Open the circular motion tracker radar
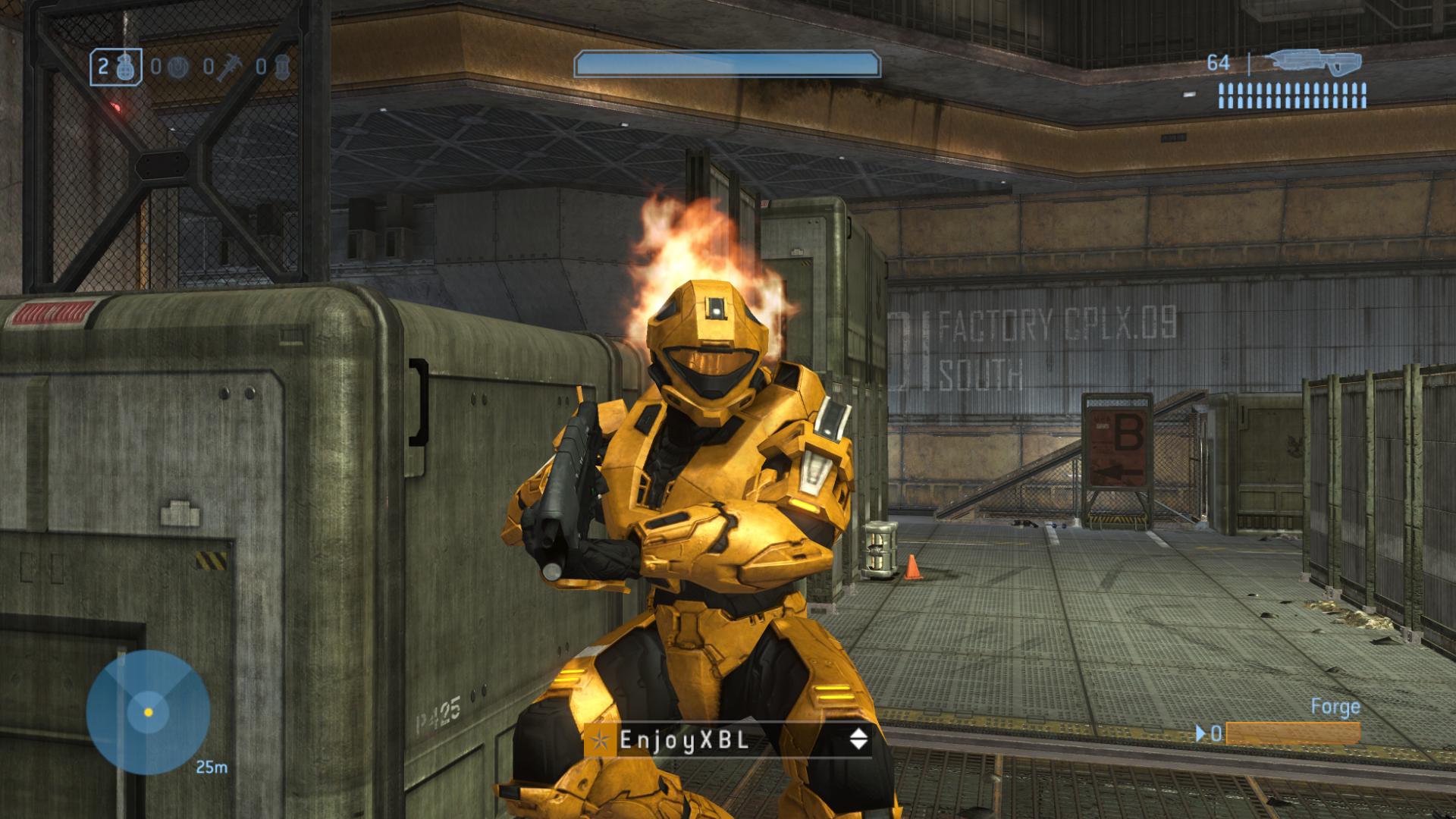Screen dimensions: 1456x819 point(148,712)
